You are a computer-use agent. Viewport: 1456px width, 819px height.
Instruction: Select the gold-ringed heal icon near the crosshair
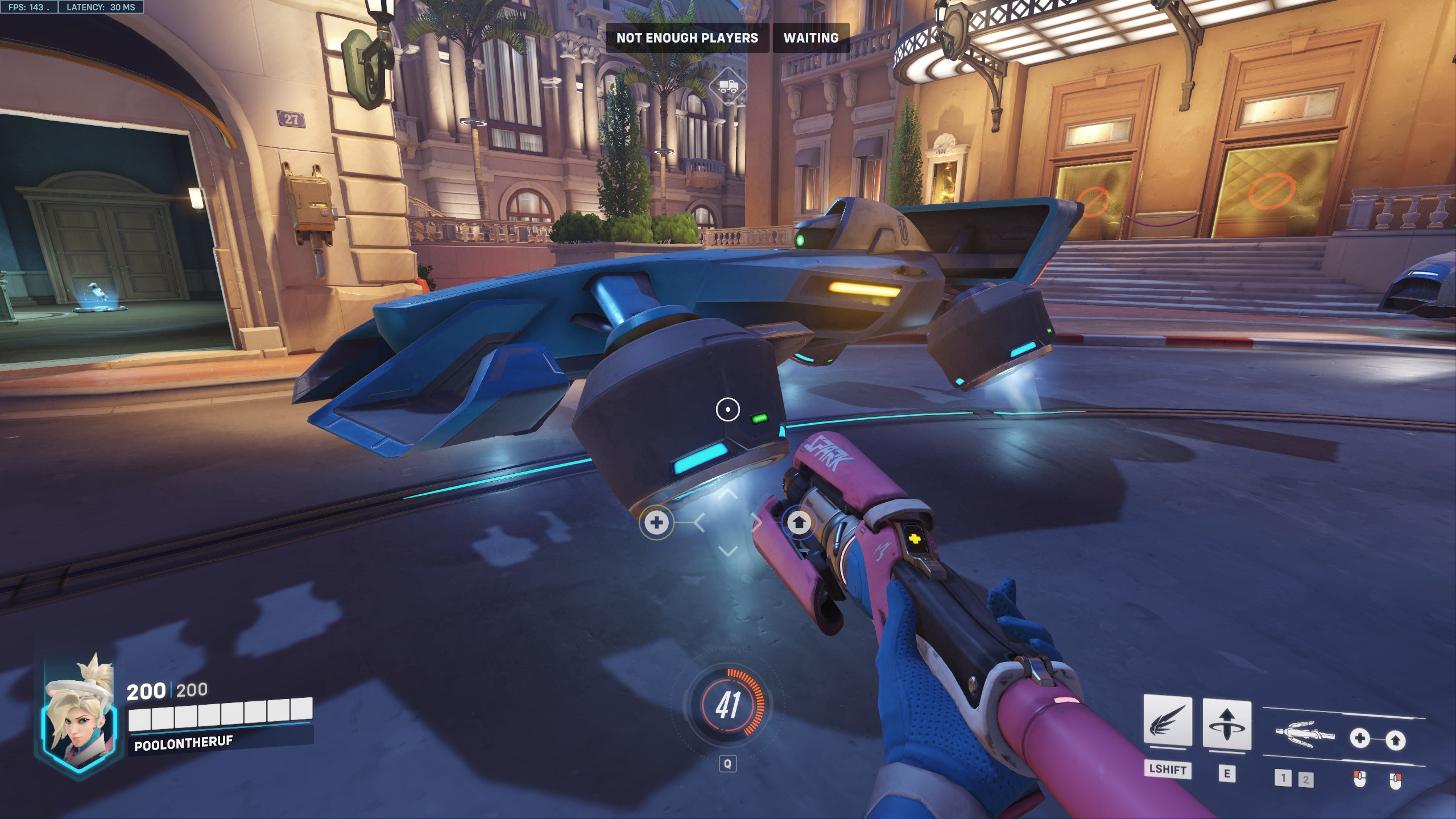[656, 523]
